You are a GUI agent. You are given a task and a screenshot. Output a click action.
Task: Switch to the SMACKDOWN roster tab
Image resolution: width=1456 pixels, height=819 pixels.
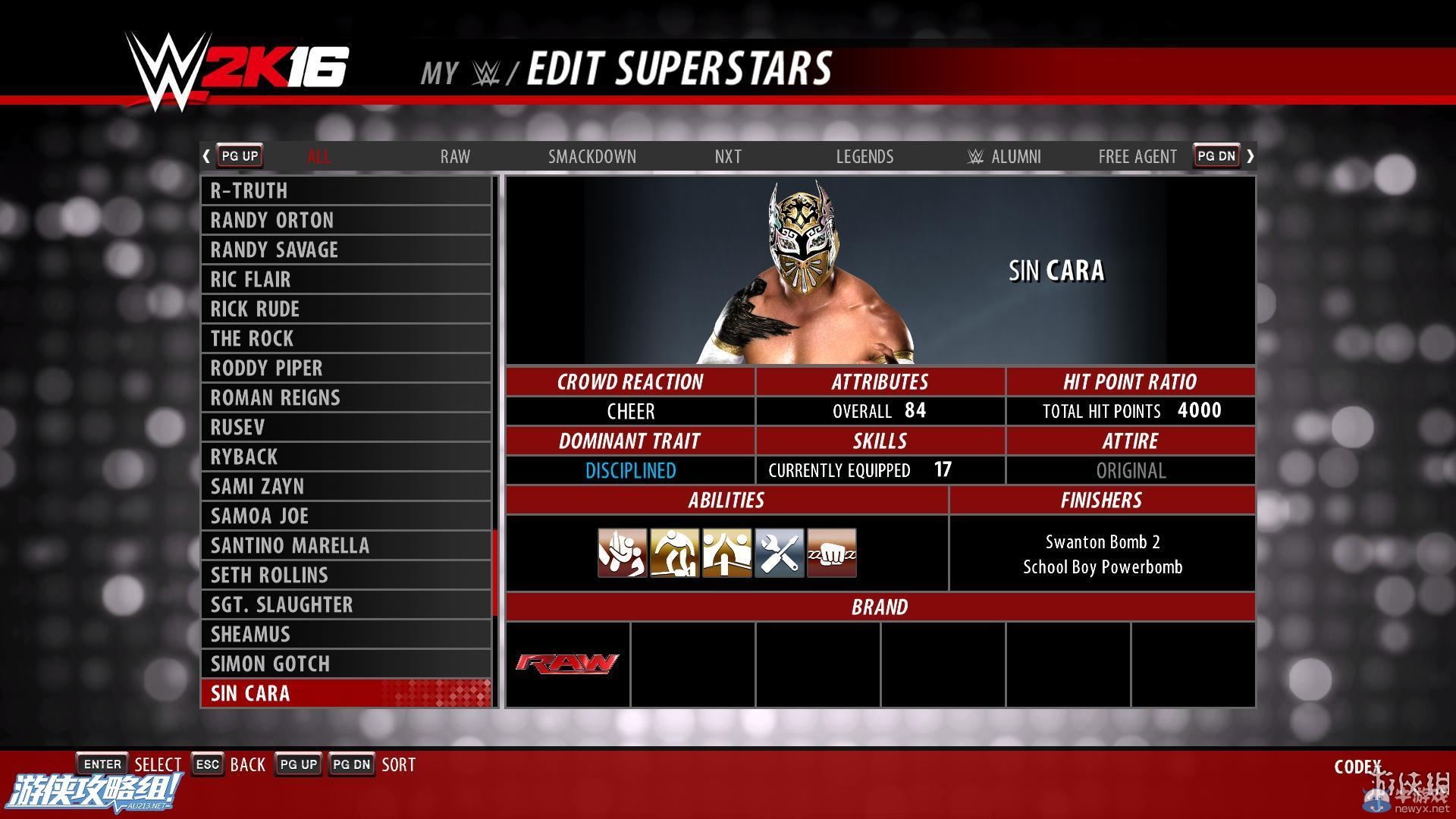coord(592,156)
